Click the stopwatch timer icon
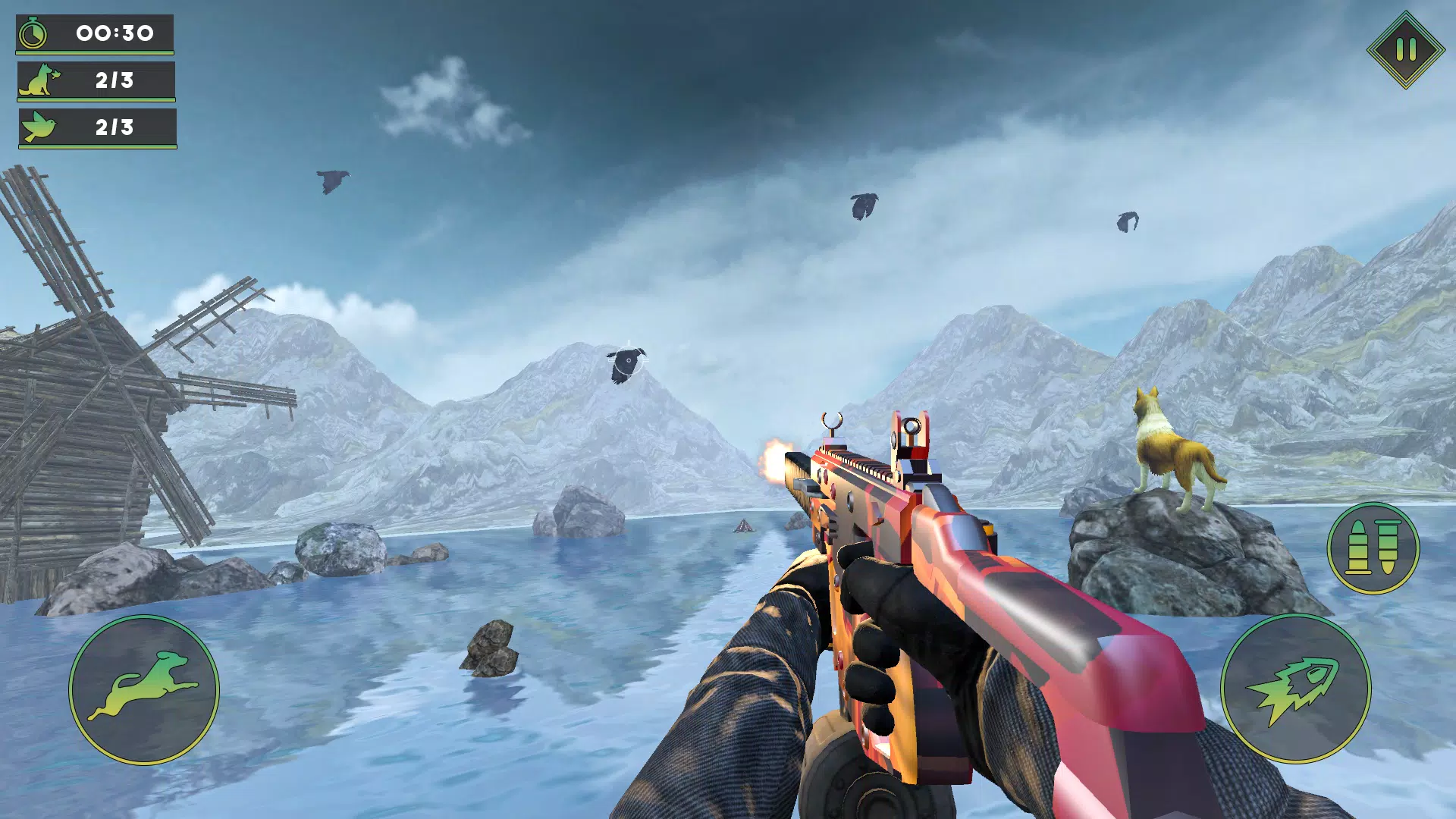 coord(33,32)
